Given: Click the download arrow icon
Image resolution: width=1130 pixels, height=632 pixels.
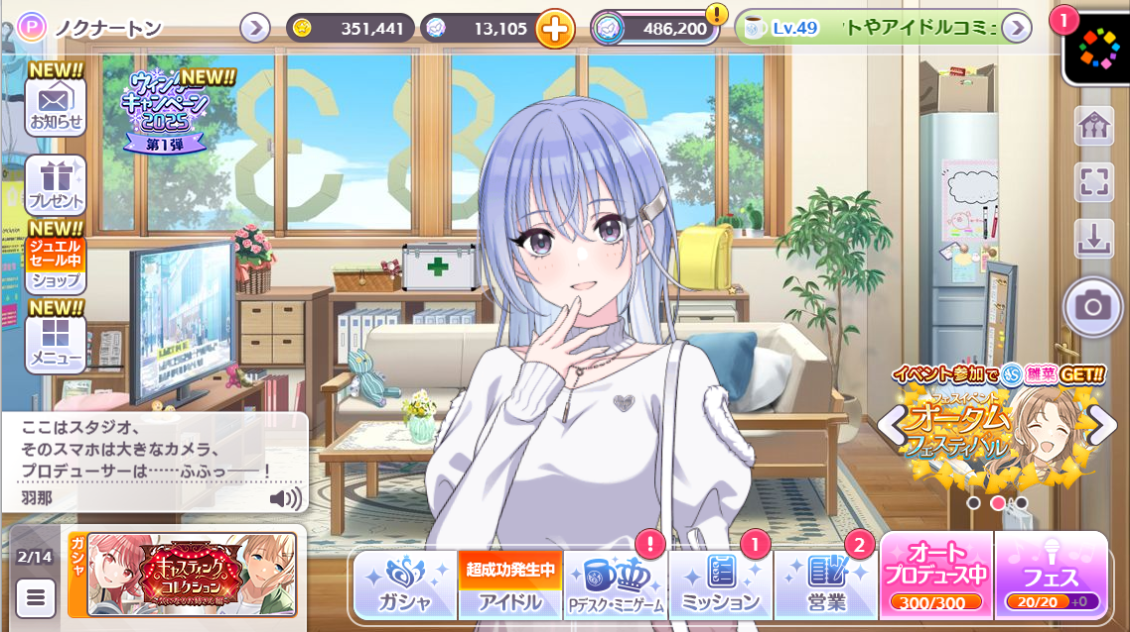Looking at the screenshot, I should pos(1094,239).
